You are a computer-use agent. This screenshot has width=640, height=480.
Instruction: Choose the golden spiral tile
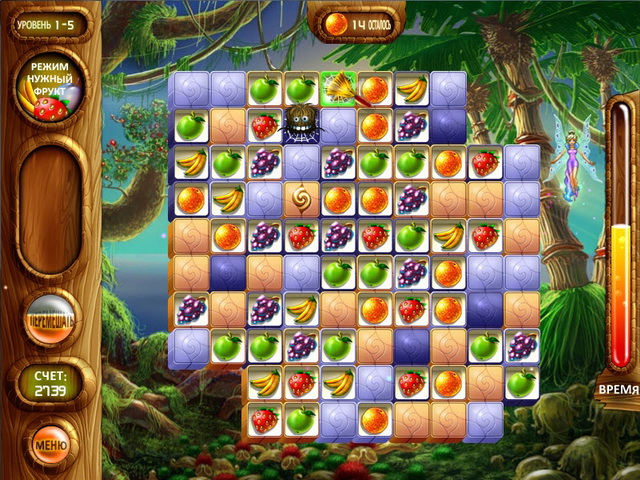click(300, 198)
